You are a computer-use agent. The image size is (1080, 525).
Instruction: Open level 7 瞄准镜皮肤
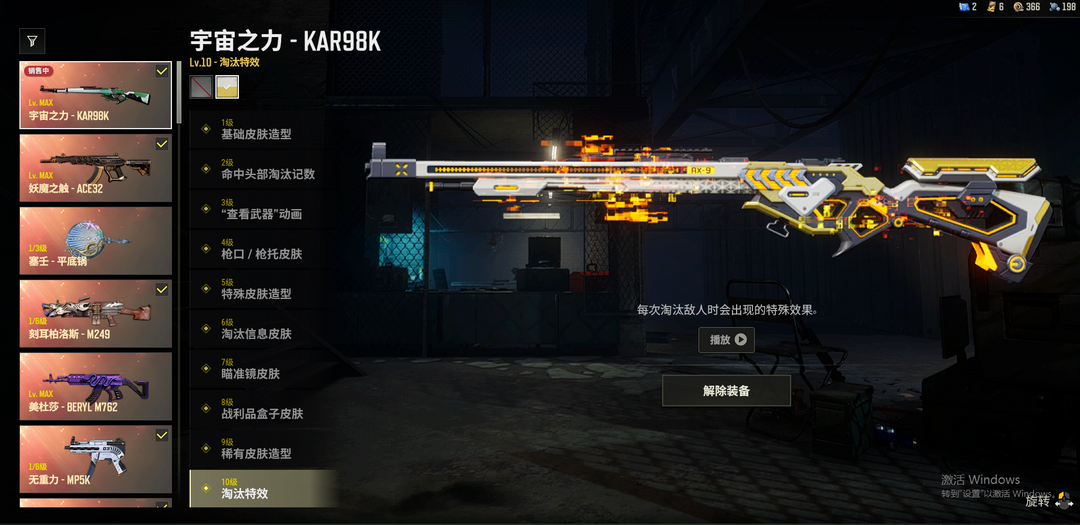[x=262, y=369]
